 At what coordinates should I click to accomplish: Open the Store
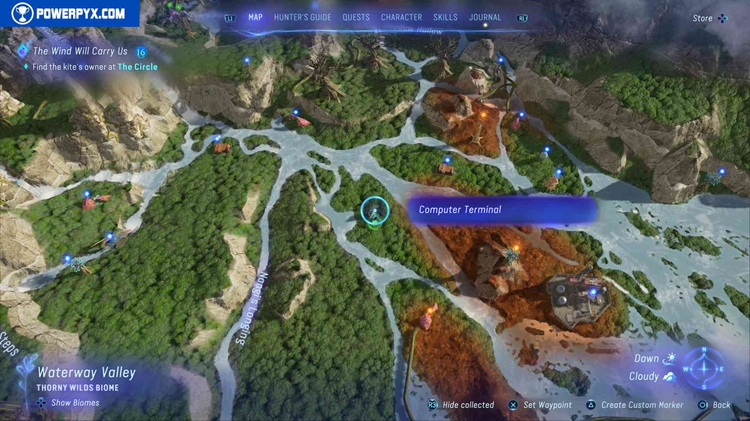(703, 18)
